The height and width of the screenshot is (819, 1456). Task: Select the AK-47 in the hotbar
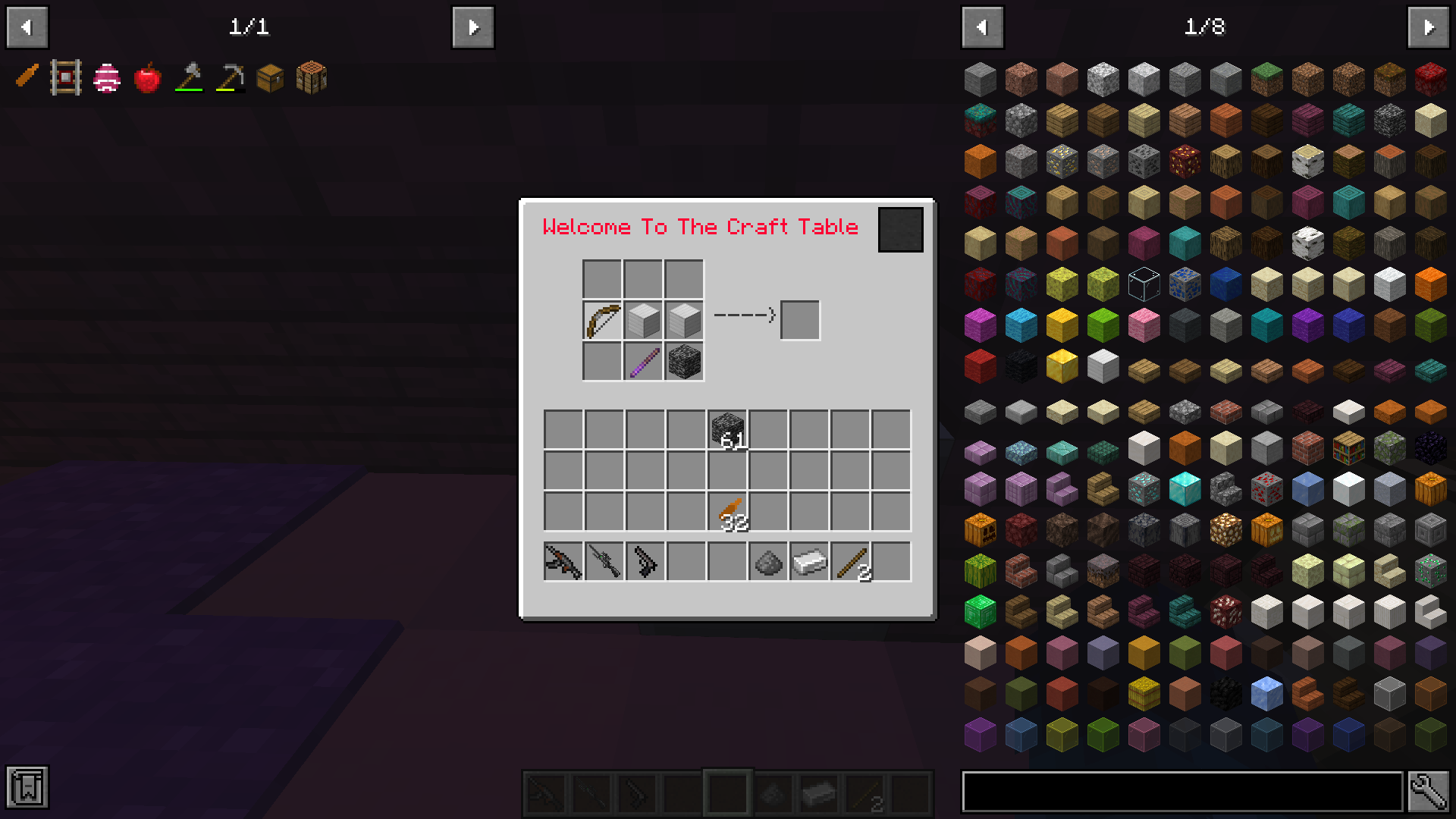[563, 561]
